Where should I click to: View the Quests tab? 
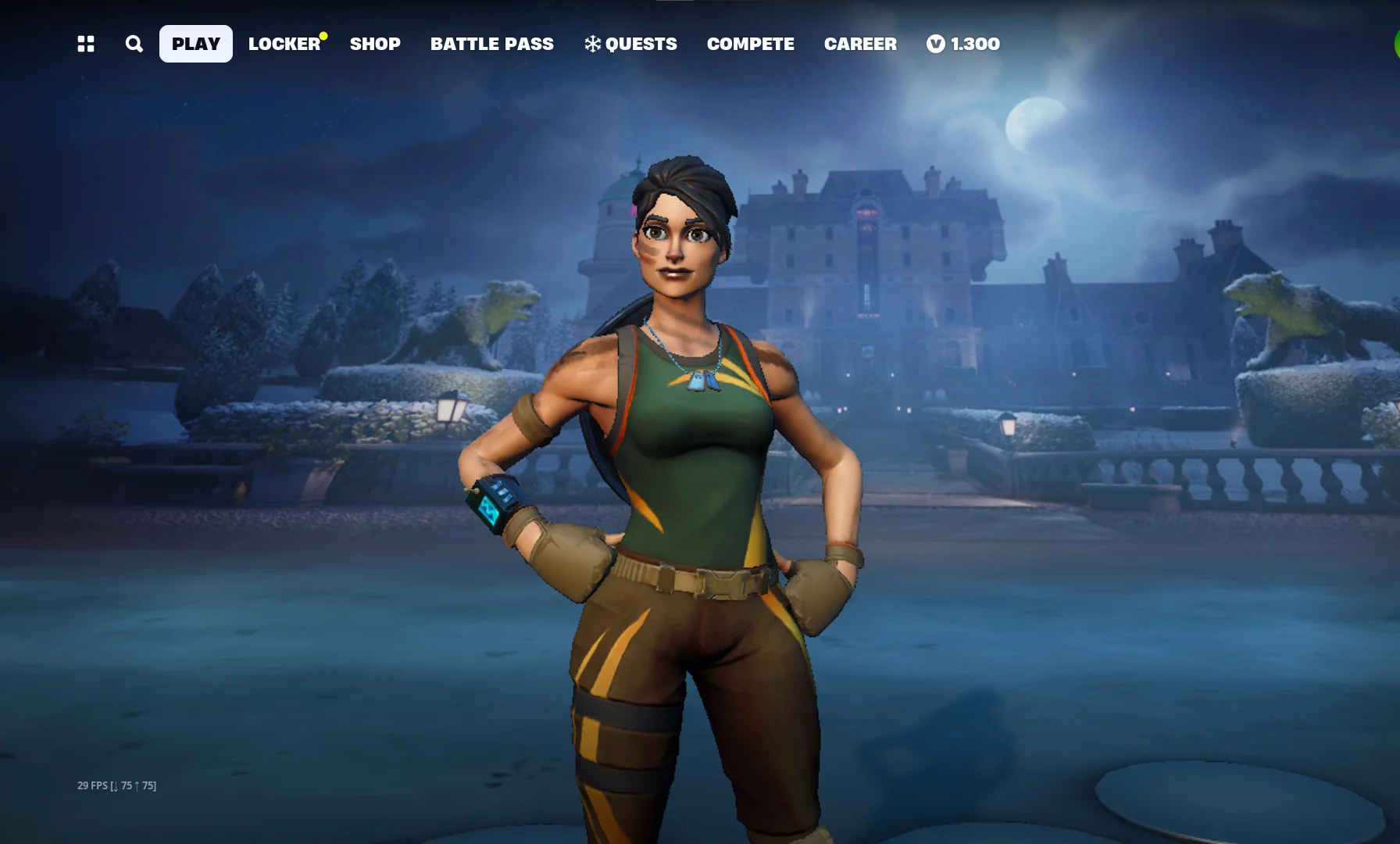(631, 44)
